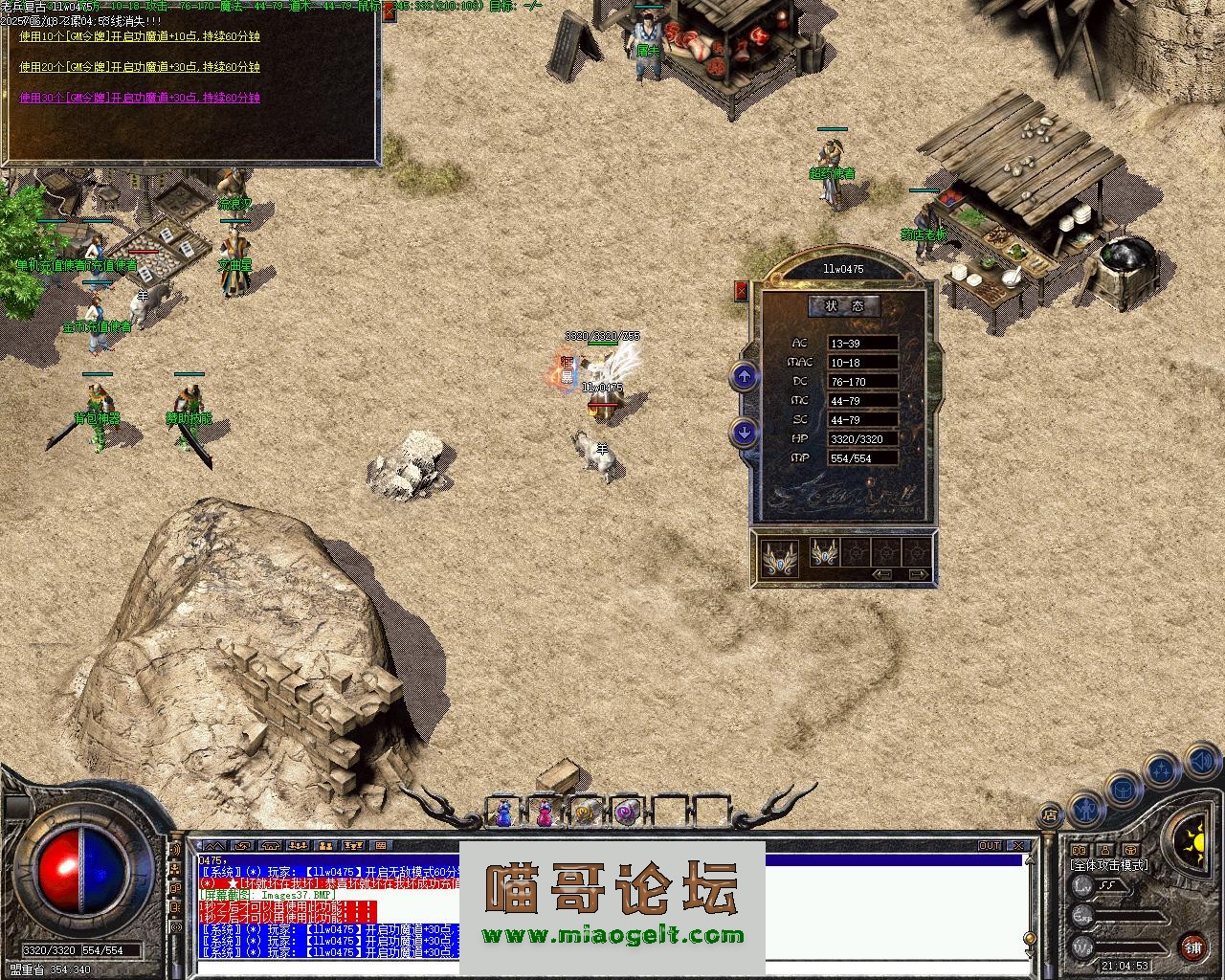
Task: Close the game with the X button beside OUT
Action: click(1020, 846)
